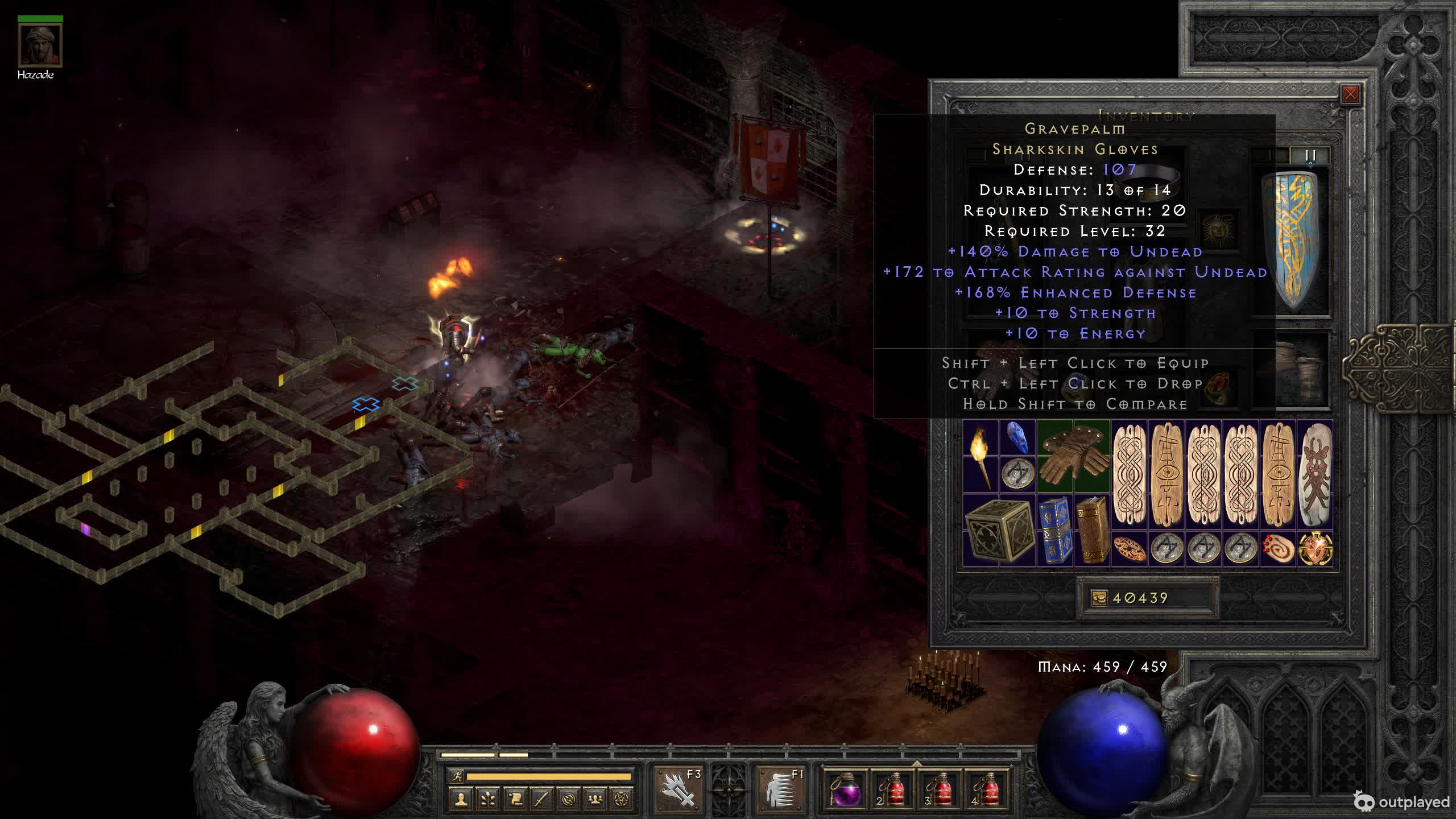Pick up the ornate orange oval jewel

click(x=1129, y=549)
